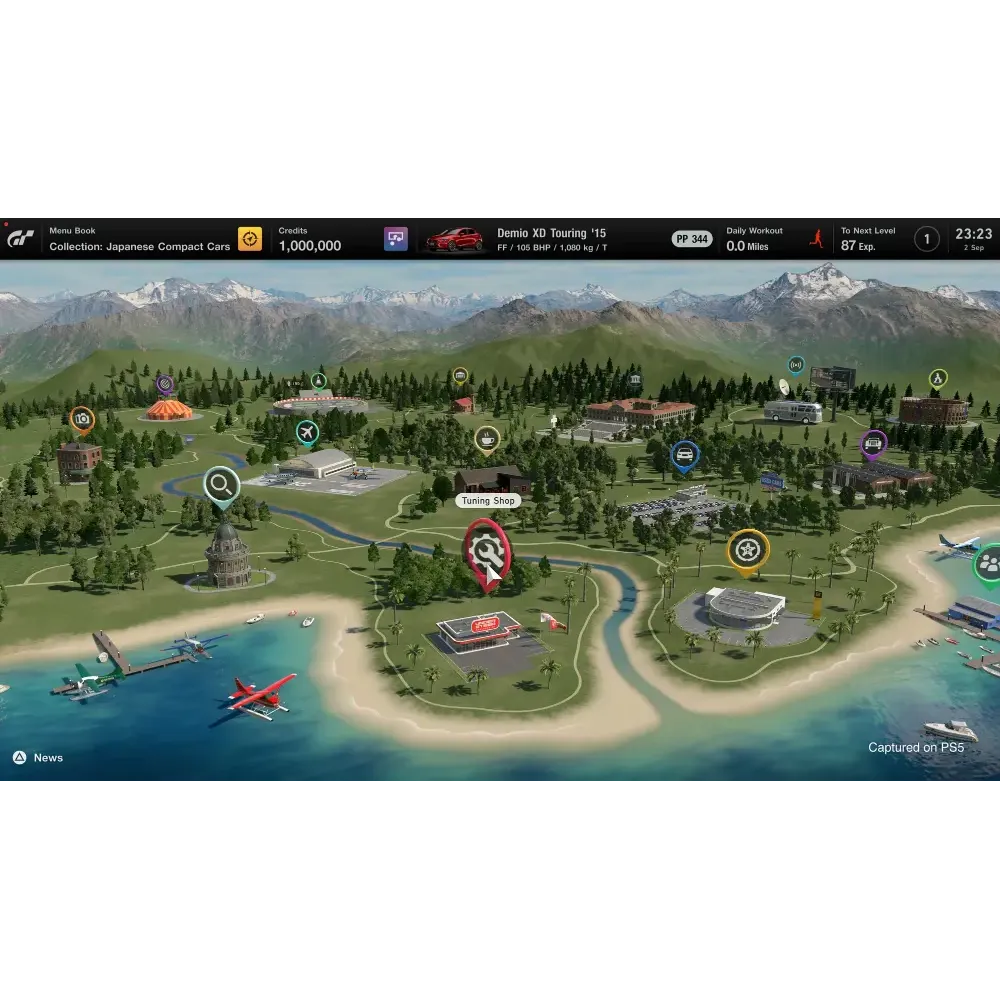Select the blue car dealership marker
The height and width of the screenshot is (1000, 1000).
[685, 455]
